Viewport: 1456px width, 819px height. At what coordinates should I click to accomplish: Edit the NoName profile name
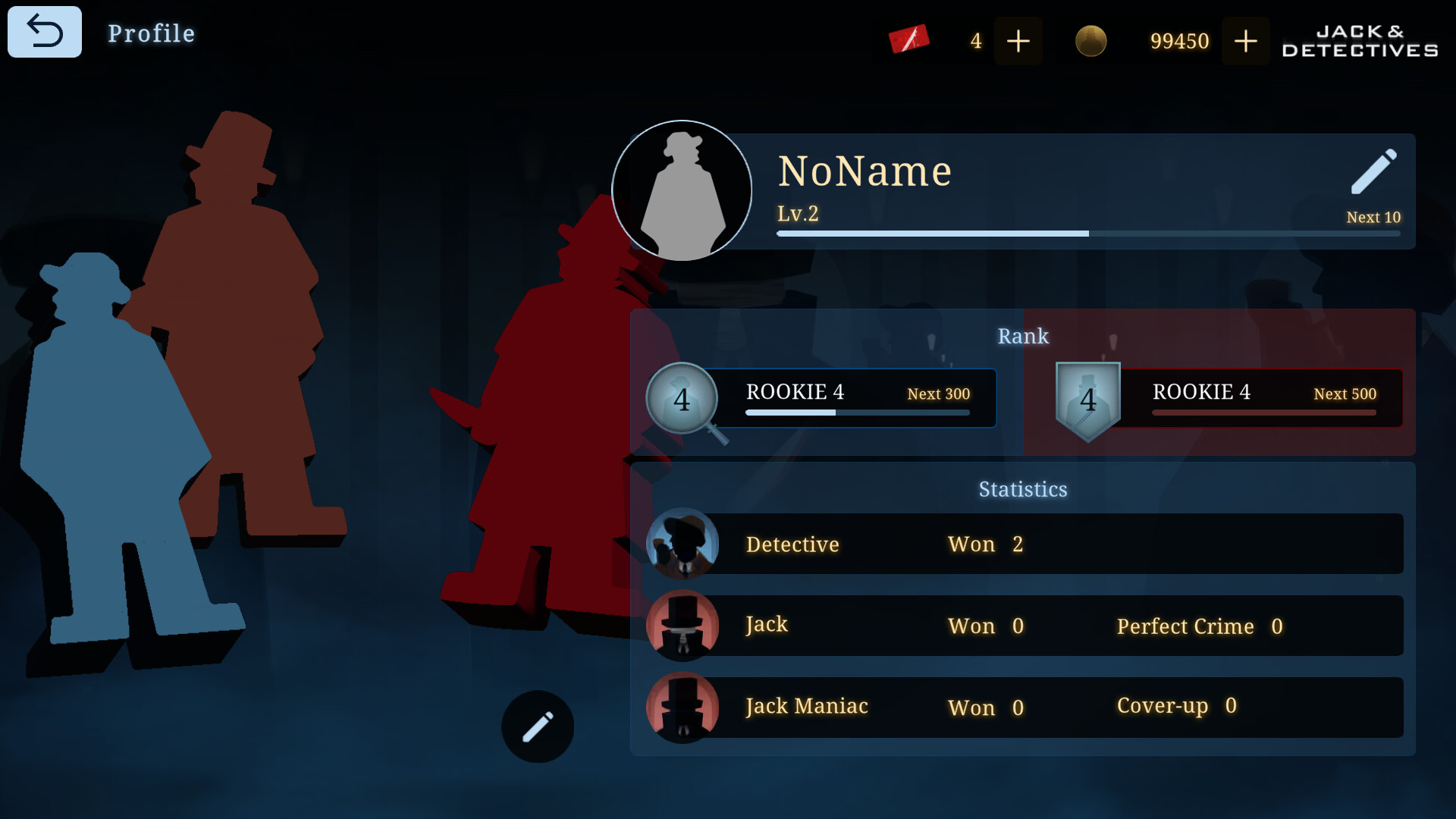click(x=1374, y=173)
